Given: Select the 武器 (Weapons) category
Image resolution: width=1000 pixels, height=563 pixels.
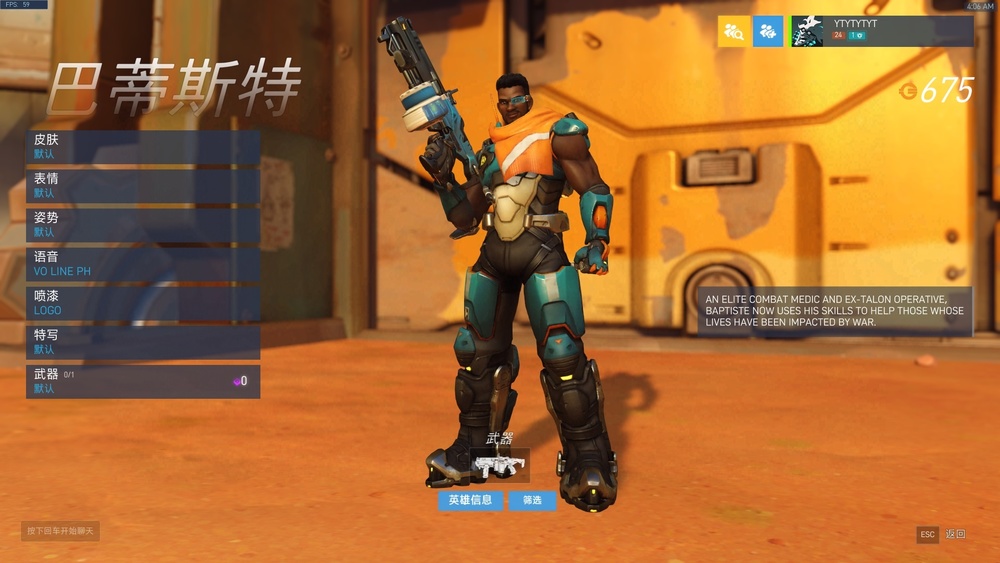Looking at the screenshot, I should [143, 381].
